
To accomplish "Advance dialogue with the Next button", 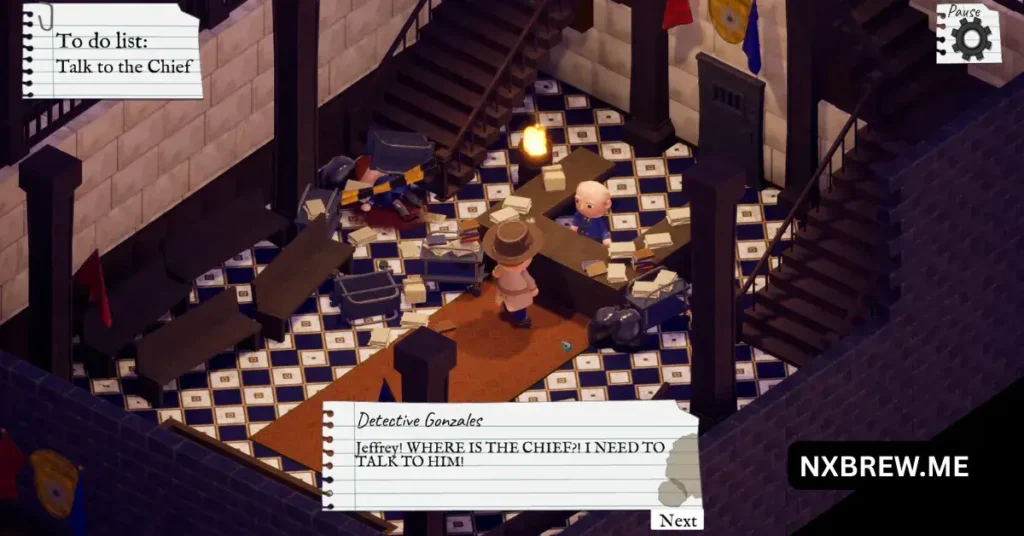I will coord(677,520).
